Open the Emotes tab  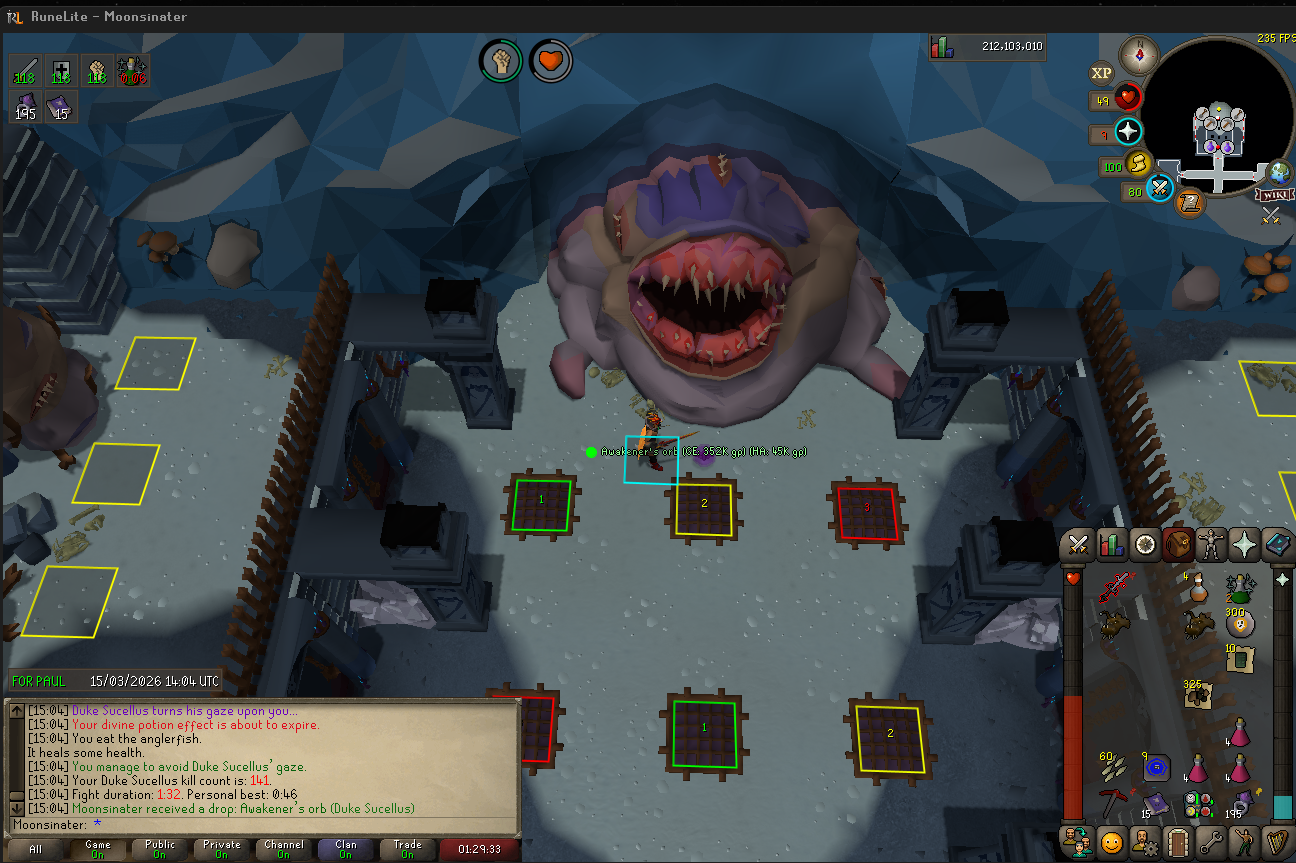(x=1244, y=841)
